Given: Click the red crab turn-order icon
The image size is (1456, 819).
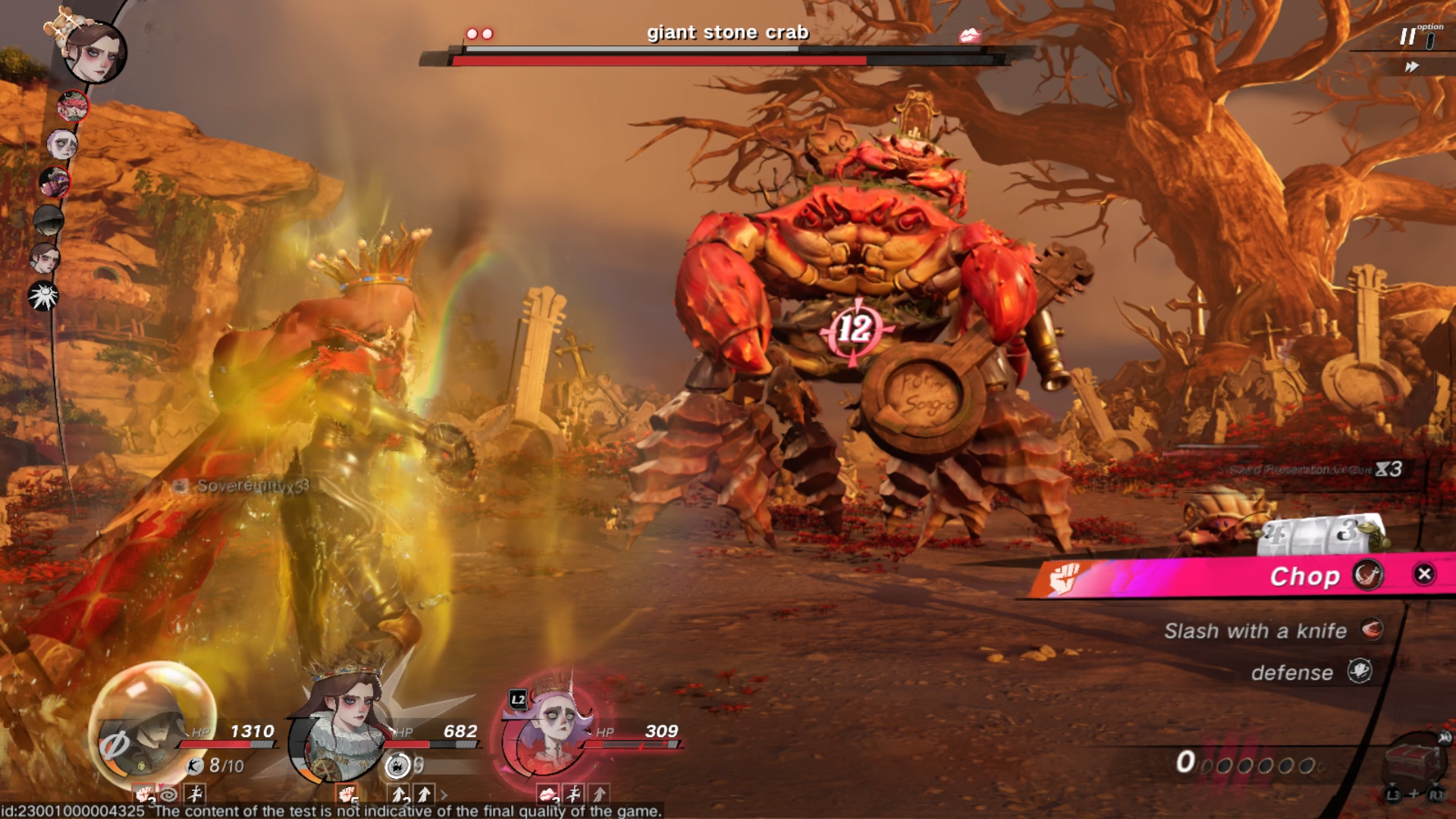Looking at the screenshot, I should click(x=73, y=106).
